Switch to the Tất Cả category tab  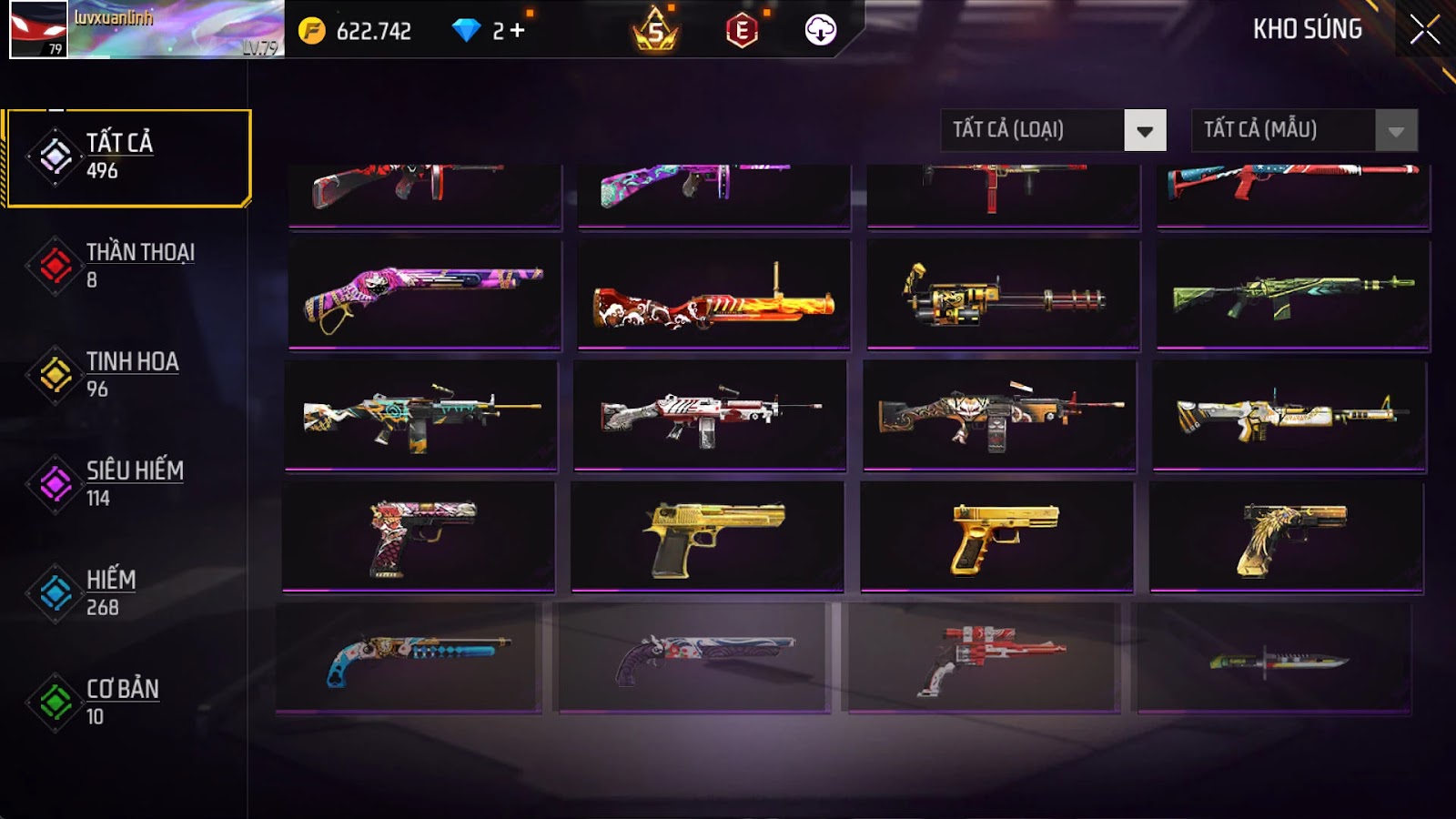pos(128,157)
